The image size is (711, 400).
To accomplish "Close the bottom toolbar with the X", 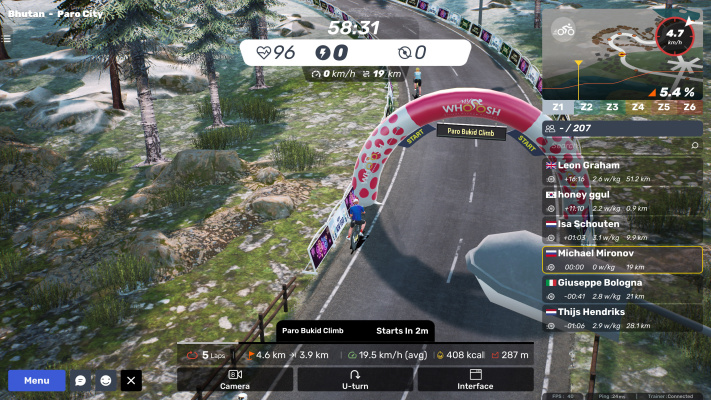I will [x=131, y=380].
